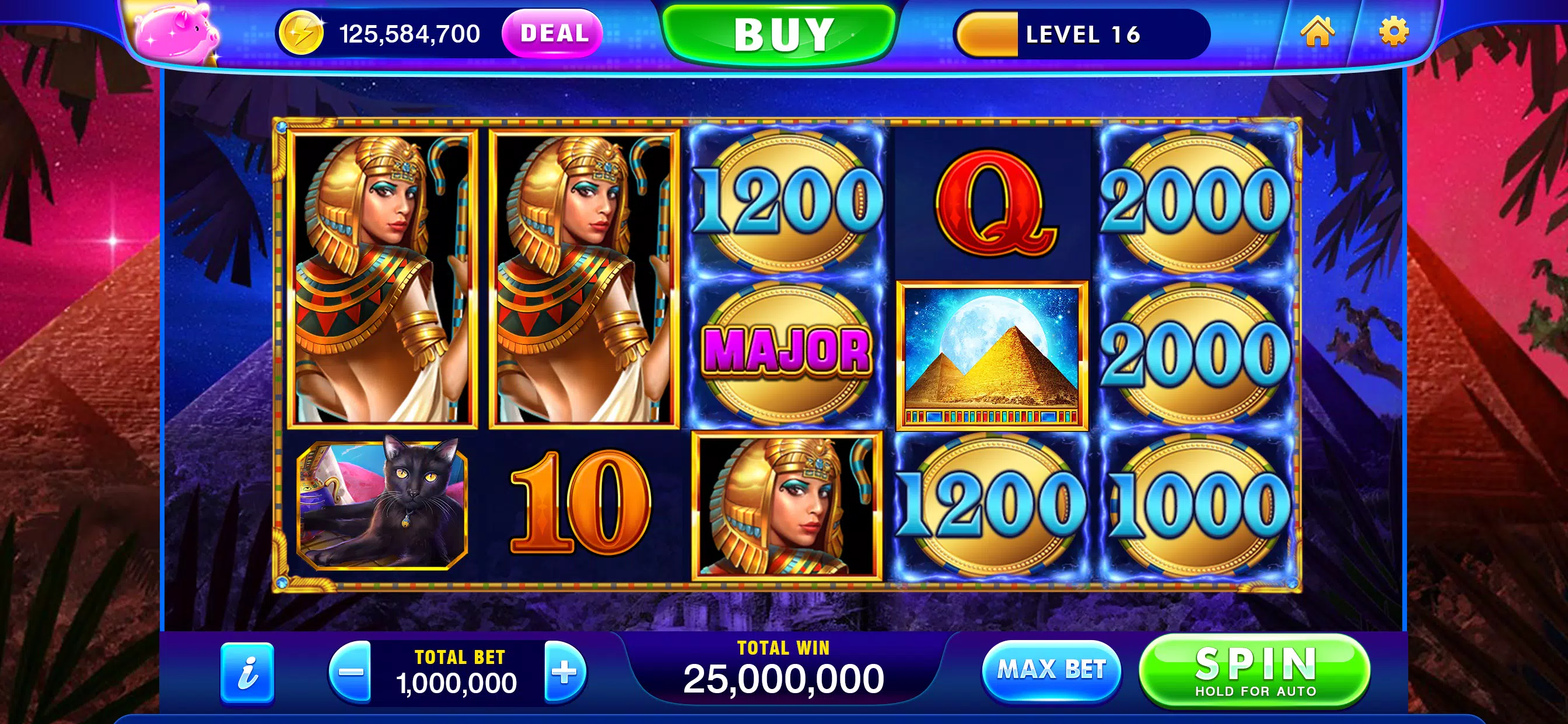Decrease total bet with the minus button

point(351,672)
